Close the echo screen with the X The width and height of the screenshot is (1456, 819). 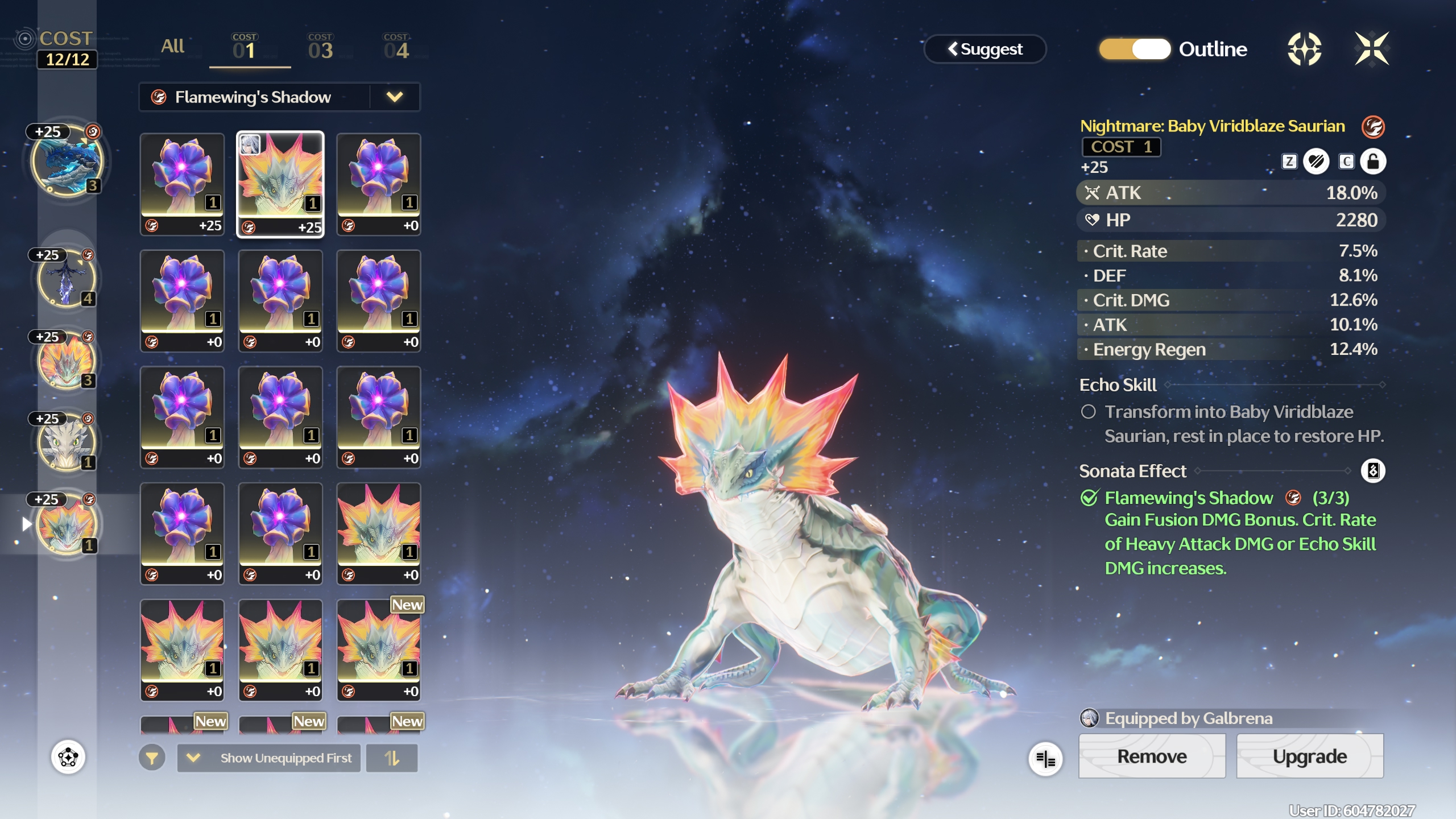(x=1371, y=49)
